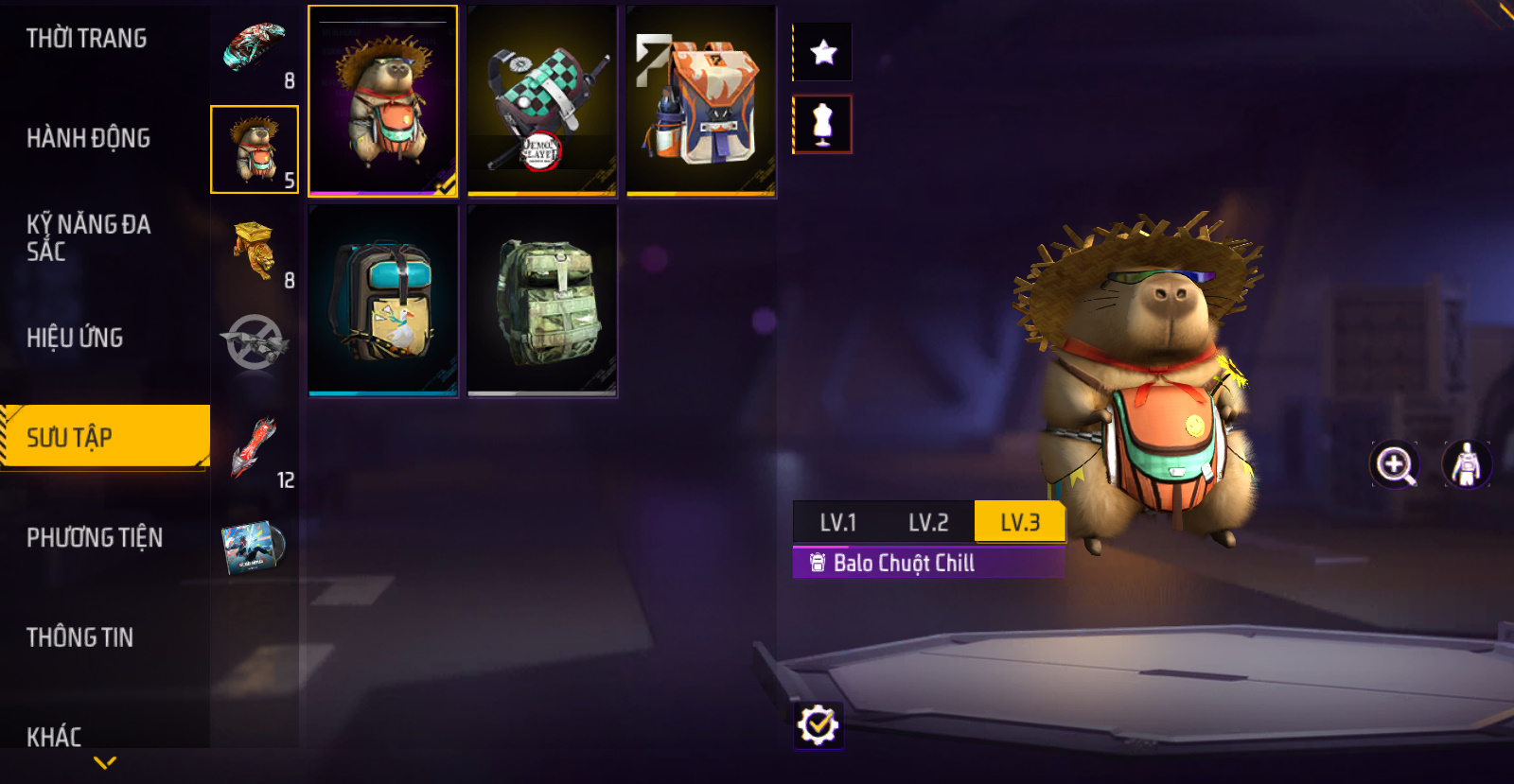Image resolution: width=1514 pixels, height=784 pixels.
Task: Select the SƯU TẬP menu entry
Action: point(104,437)
